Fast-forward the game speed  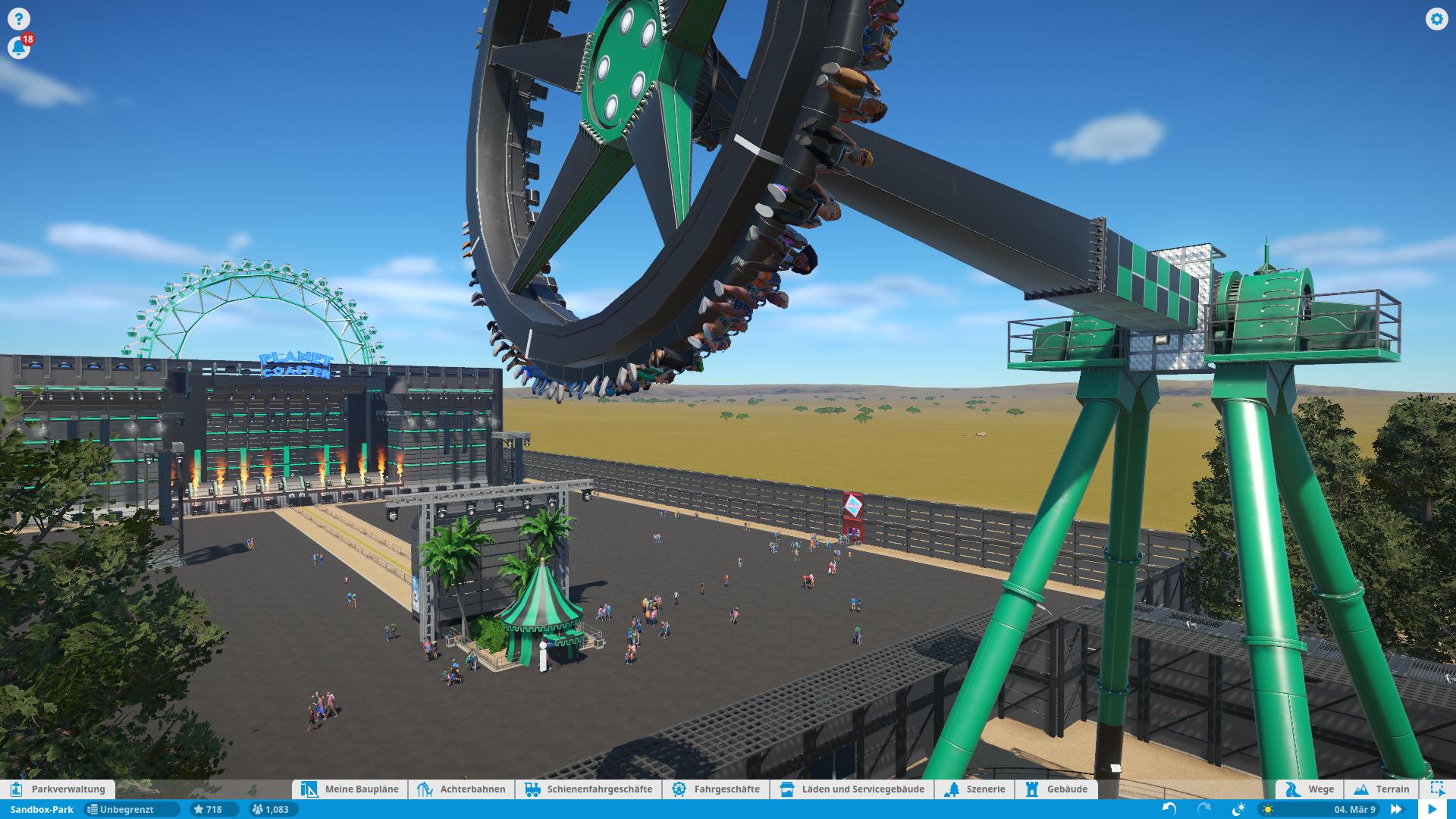coord(1395,809)
